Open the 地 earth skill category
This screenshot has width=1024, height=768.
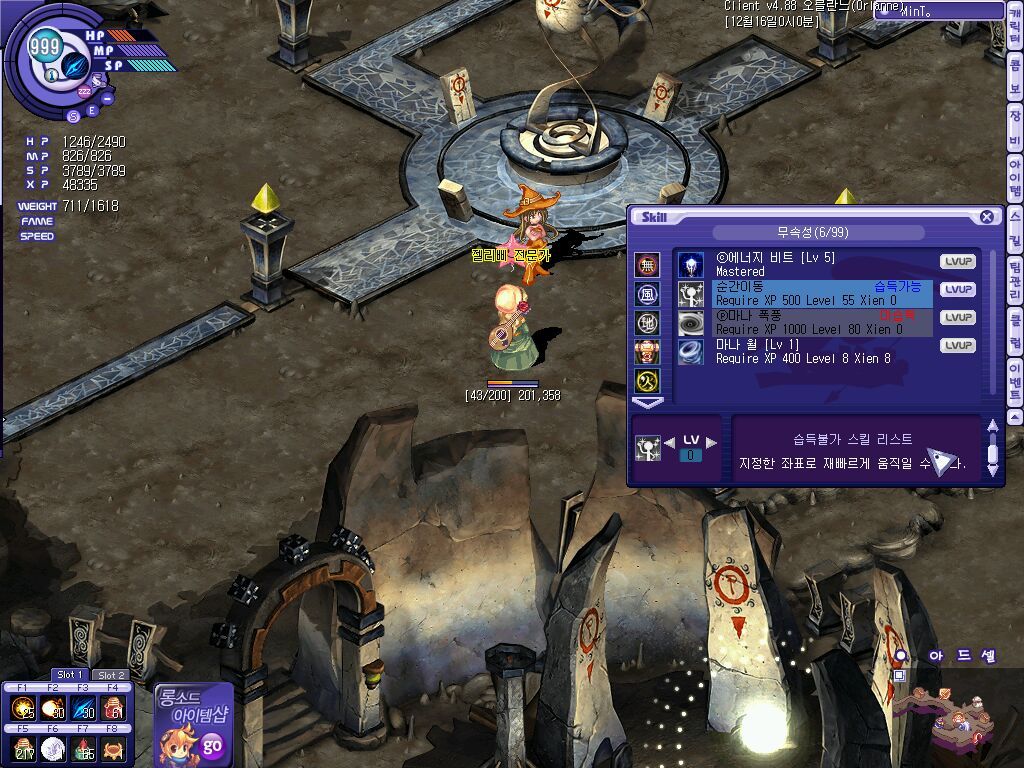pos(647,323)
